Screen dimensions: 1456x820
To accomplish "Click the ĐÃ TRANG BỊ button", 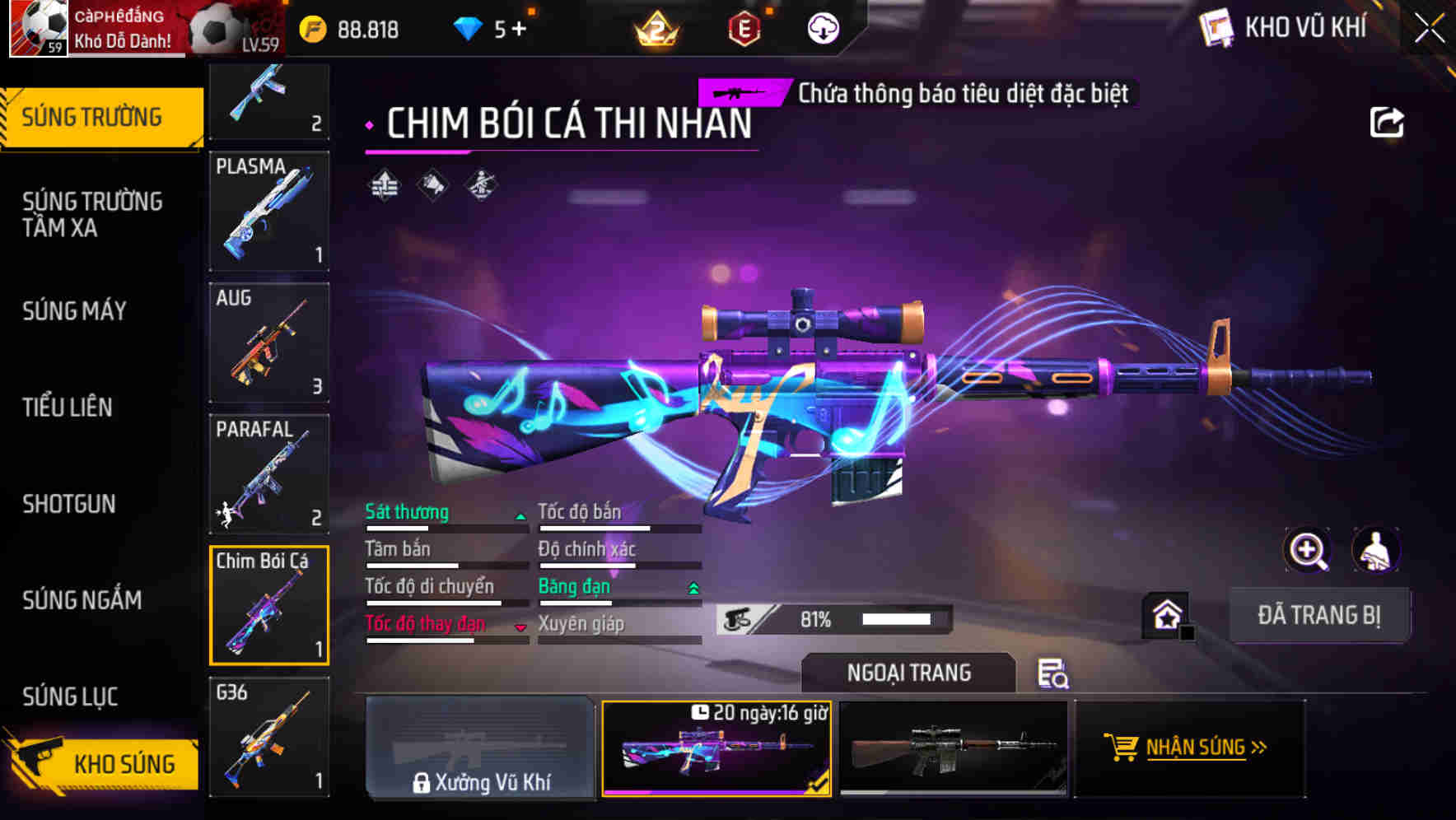I will tap(1319, 615).
